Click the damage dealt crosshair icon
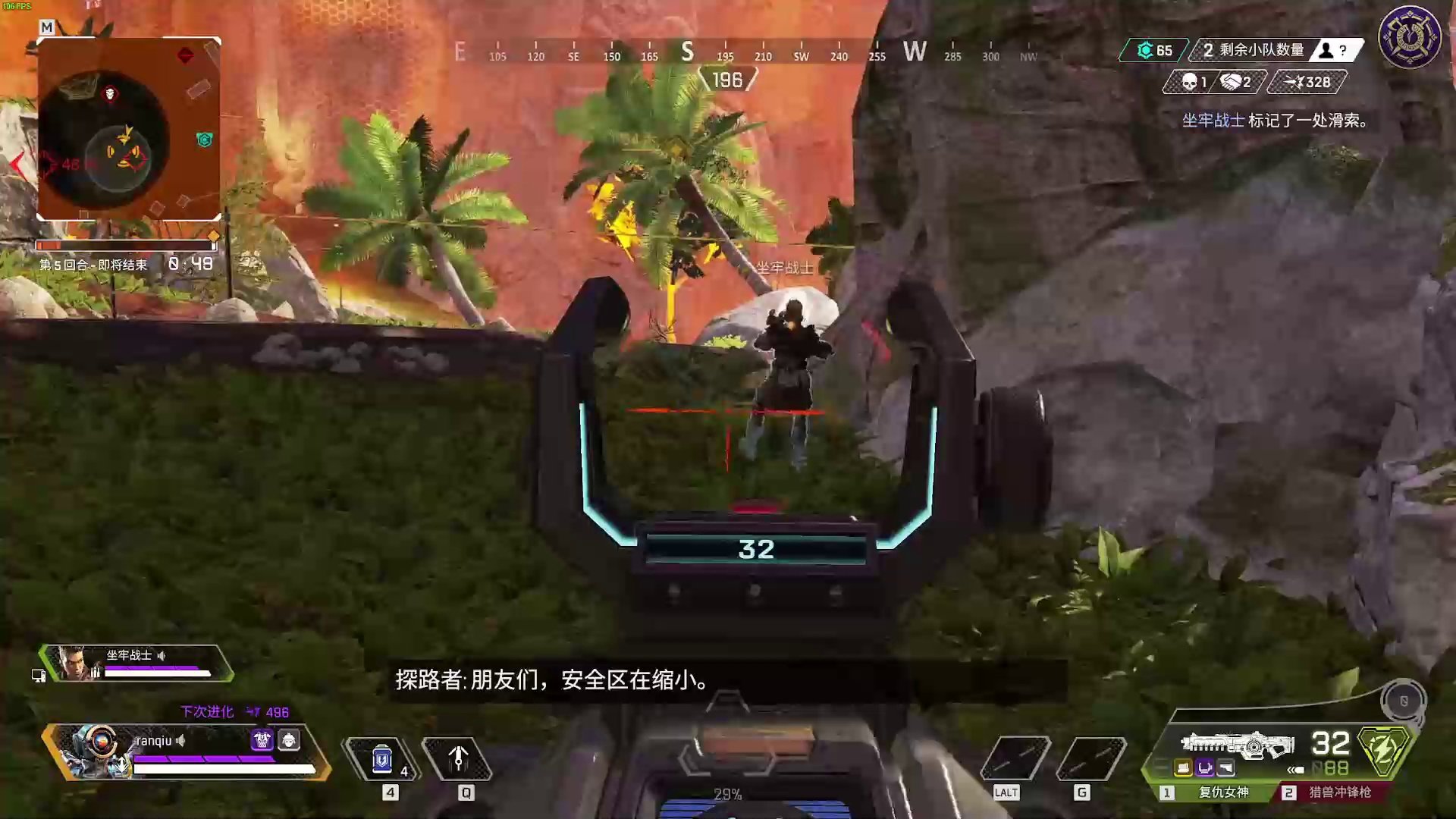 (x=1293, y=82)
